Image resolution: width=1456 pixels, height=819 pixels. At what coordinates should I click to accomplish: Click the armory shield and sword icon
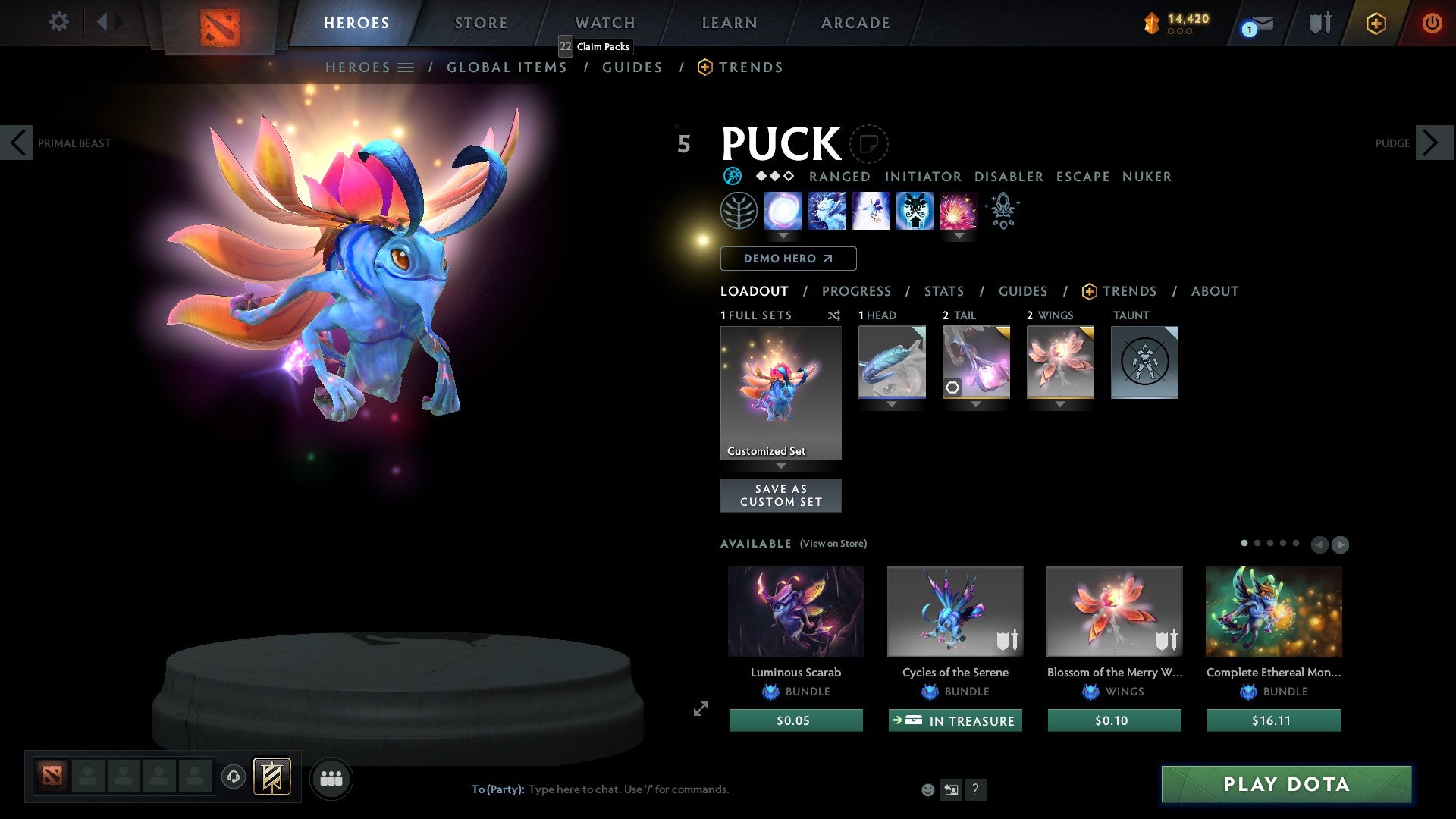[1319, 23]
